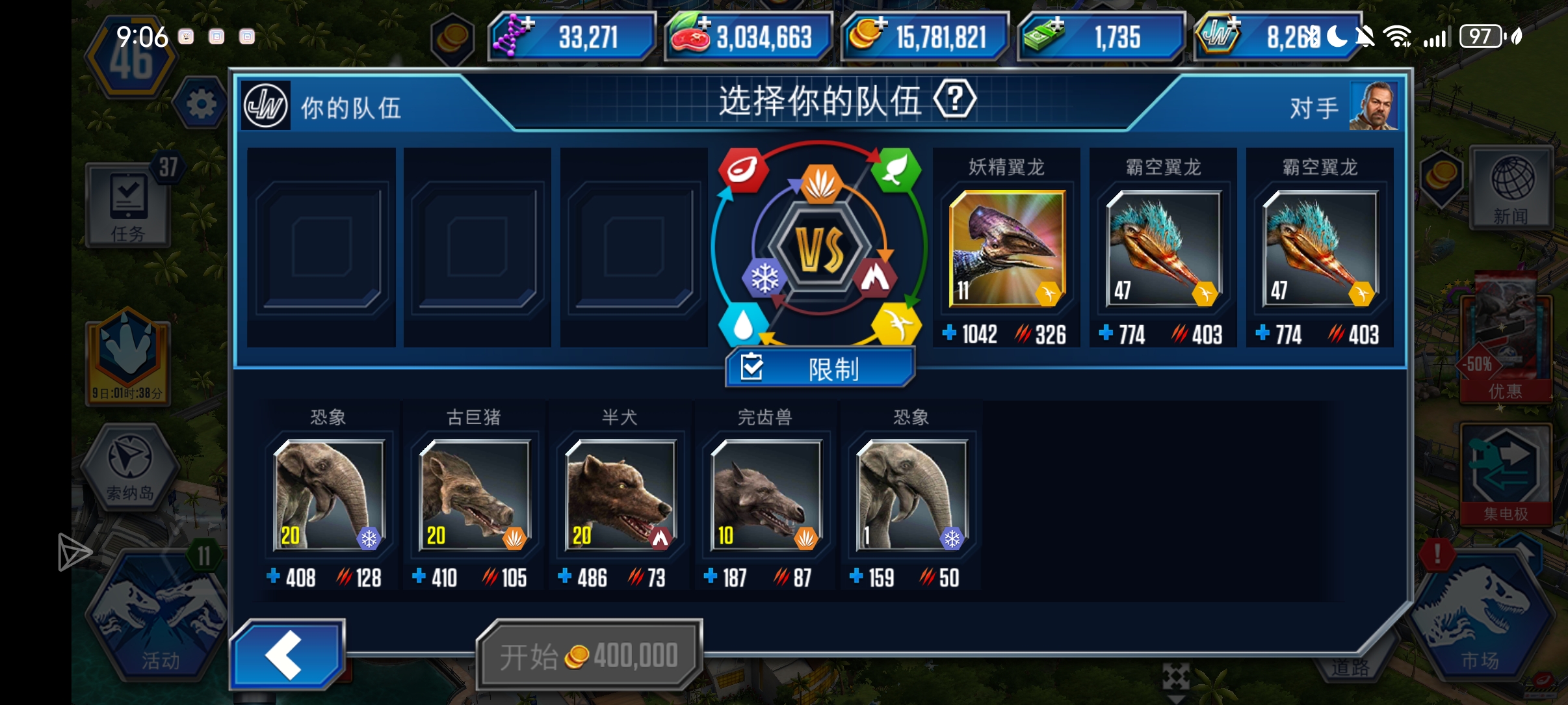Image resolution: width=1568 pixels, height=705 pixels.
Task: Inspect the opponent's 妖精翼龙 card
Action: pos(1006,248)
